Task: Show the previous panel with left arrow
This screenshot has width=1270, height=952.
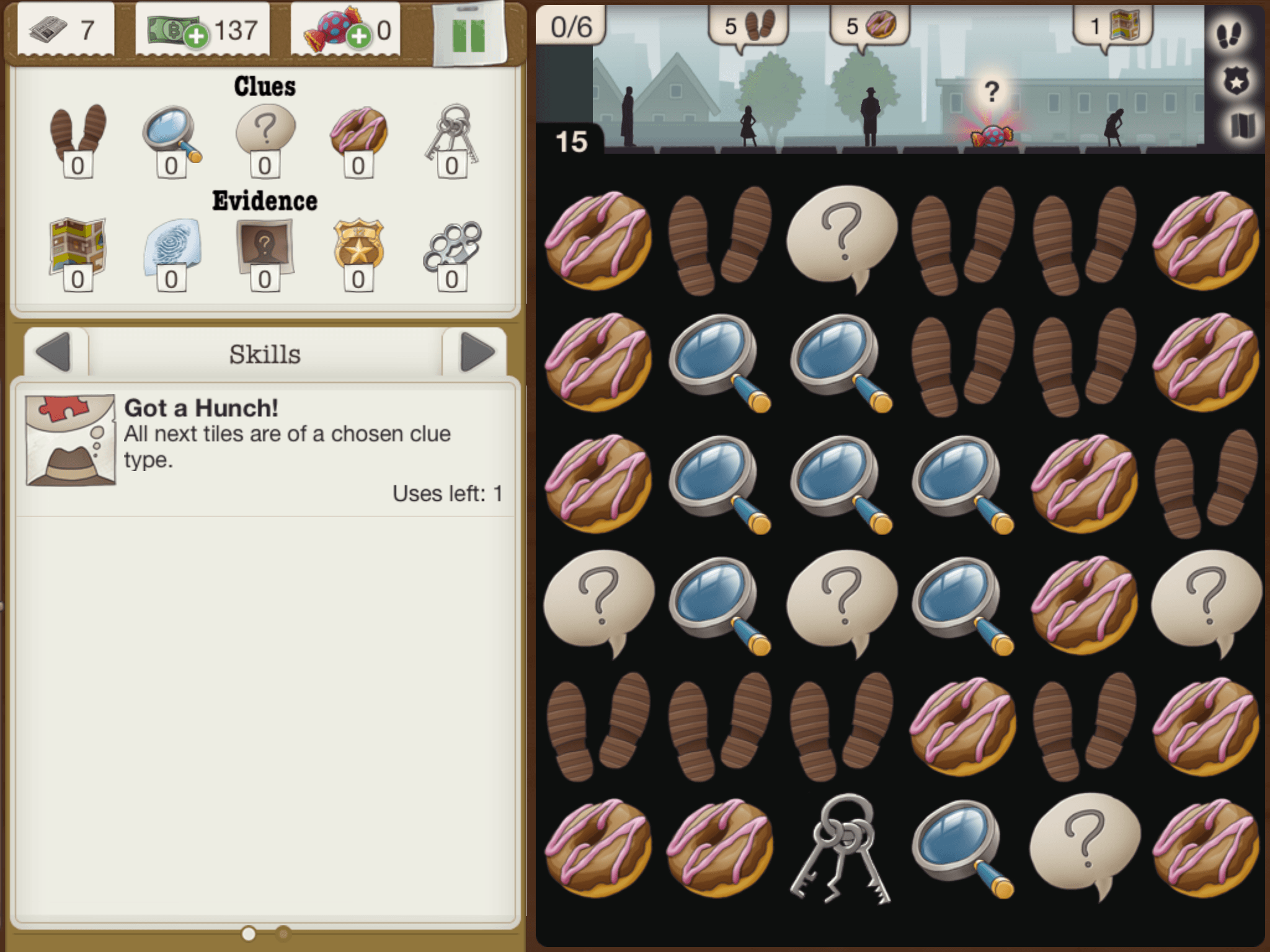Action: pos(55,353)
